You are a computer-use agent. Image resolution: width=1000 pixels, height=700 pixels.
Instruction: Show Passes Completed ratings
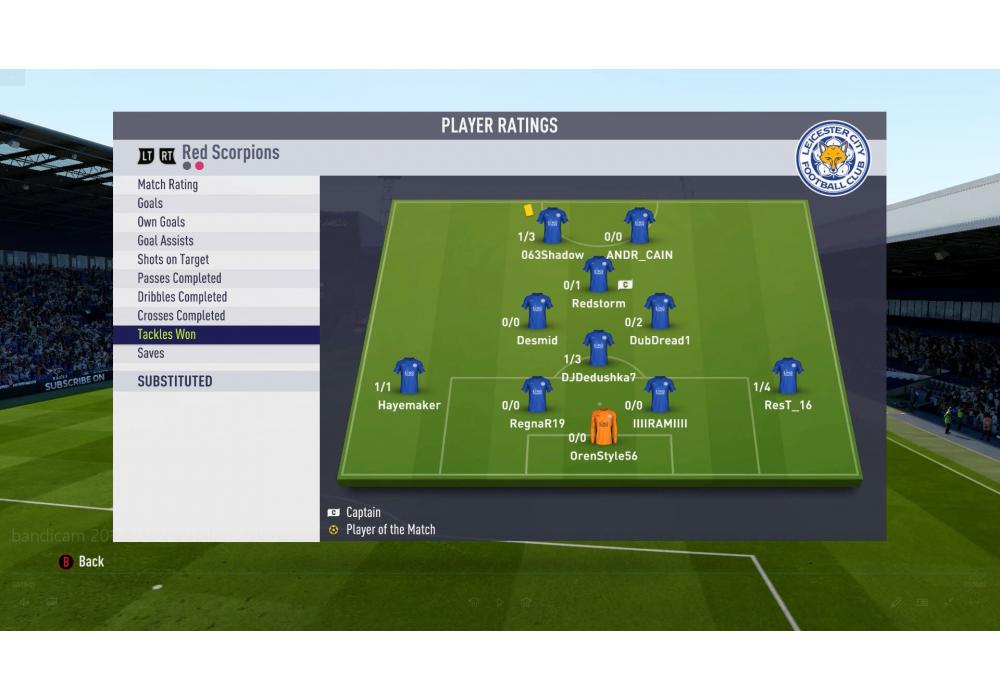point(179,278)
